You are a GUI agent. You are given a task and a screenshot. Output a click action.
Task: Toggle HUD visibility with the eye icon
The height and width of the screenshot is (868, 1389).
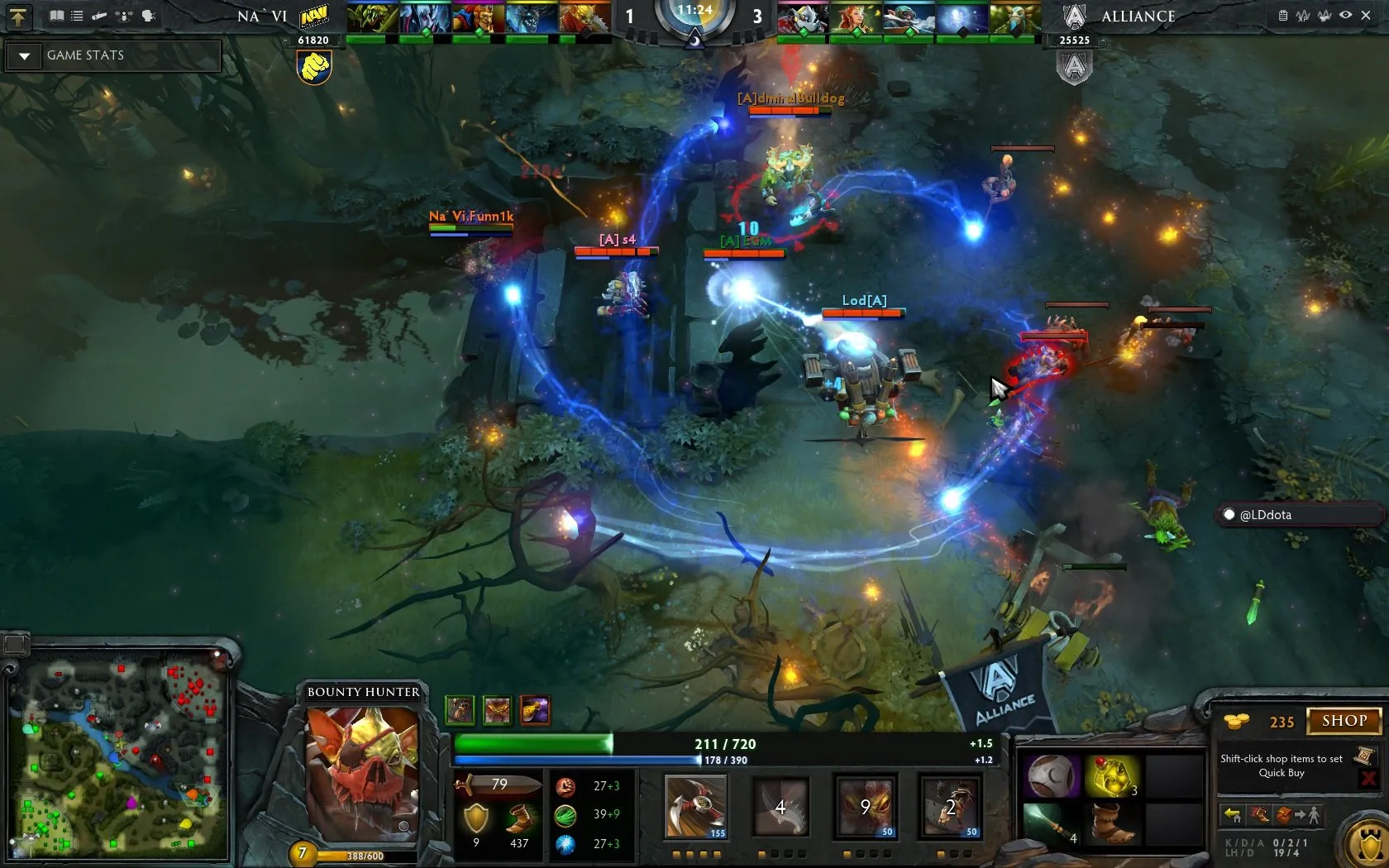pos(1344,15)
